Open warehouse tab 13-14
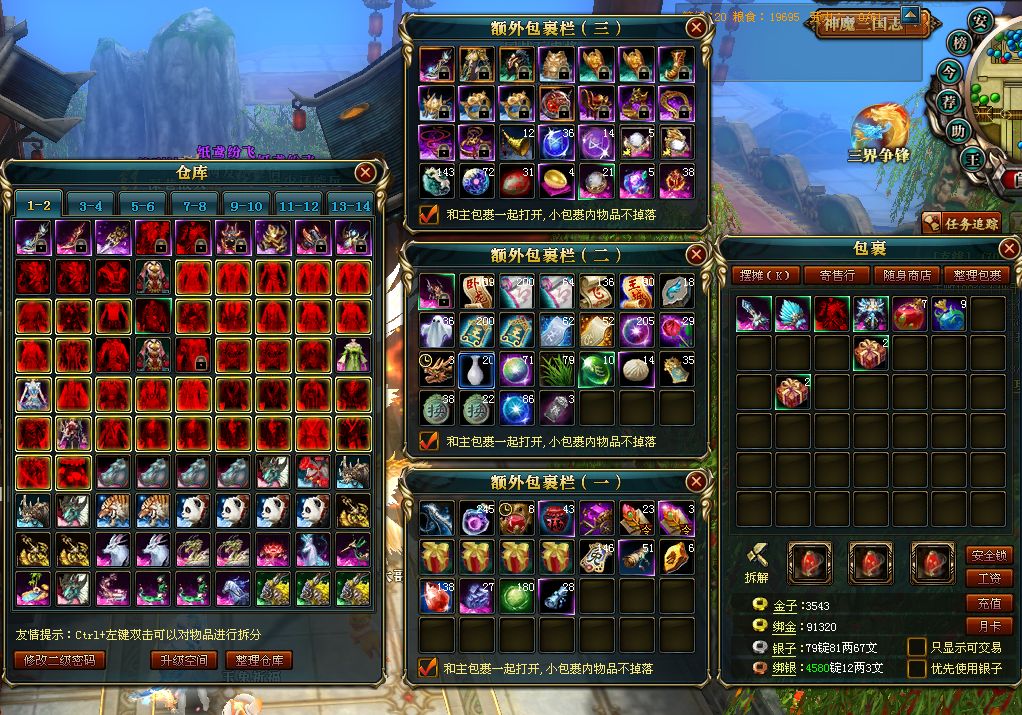This screenshot has height=715, width=1022. (x=350, y=205)
